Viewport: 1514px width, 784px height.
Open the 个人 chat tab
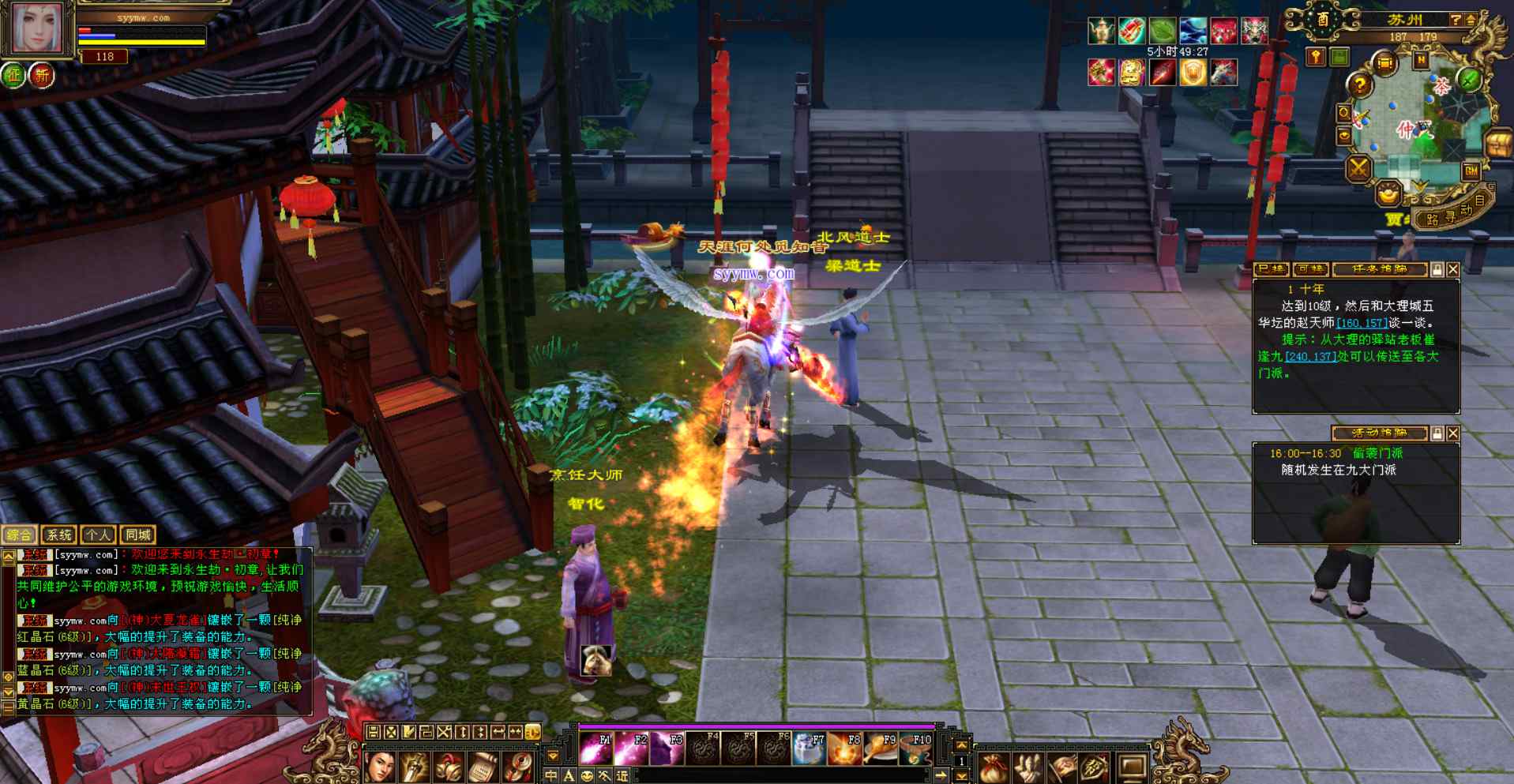(x=98, y=535)
